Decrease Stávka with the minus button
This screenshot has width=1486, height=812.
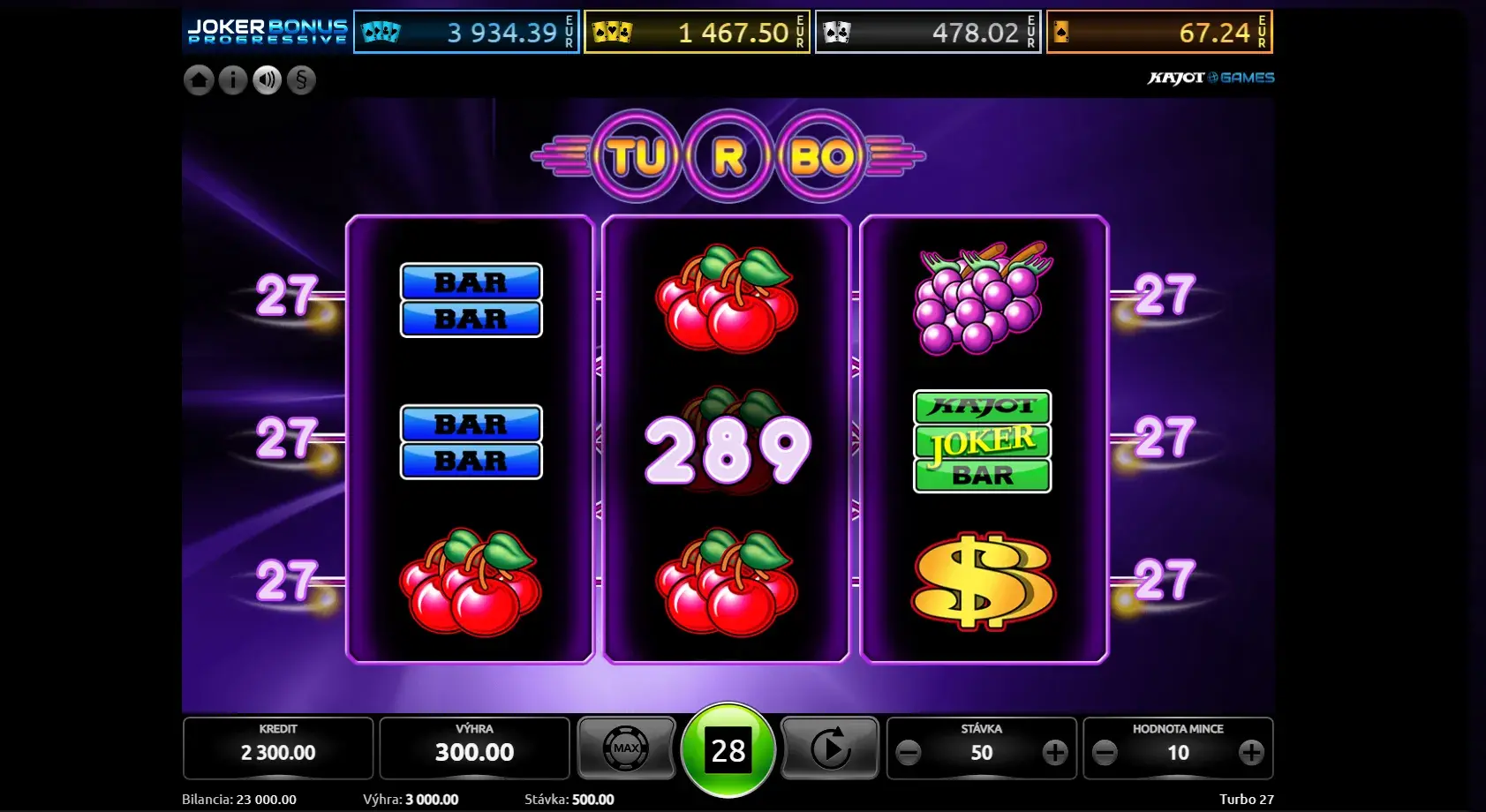(909, 753)
